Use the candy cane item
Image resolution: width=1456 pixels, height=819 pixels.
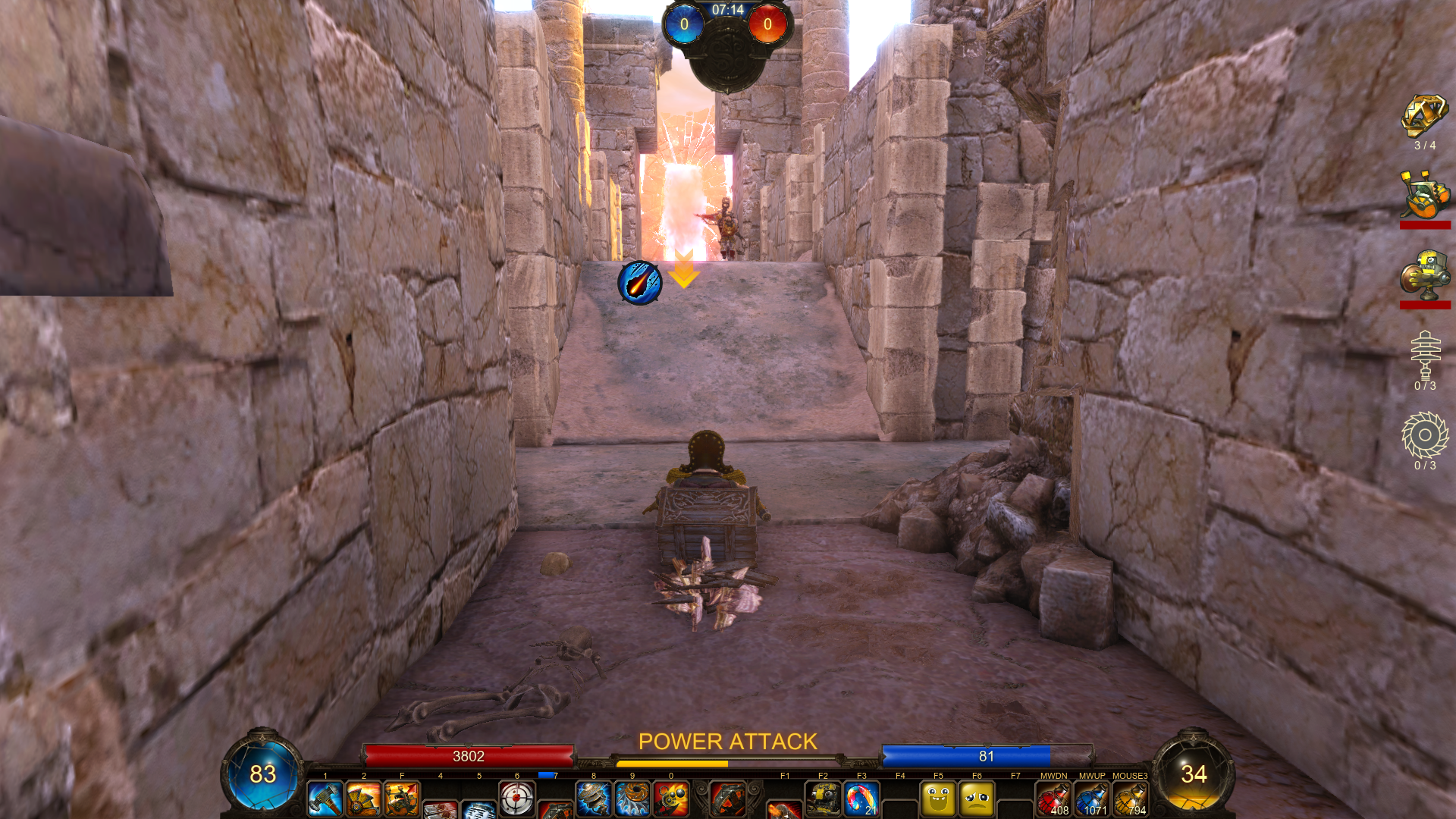click(861, 799)
